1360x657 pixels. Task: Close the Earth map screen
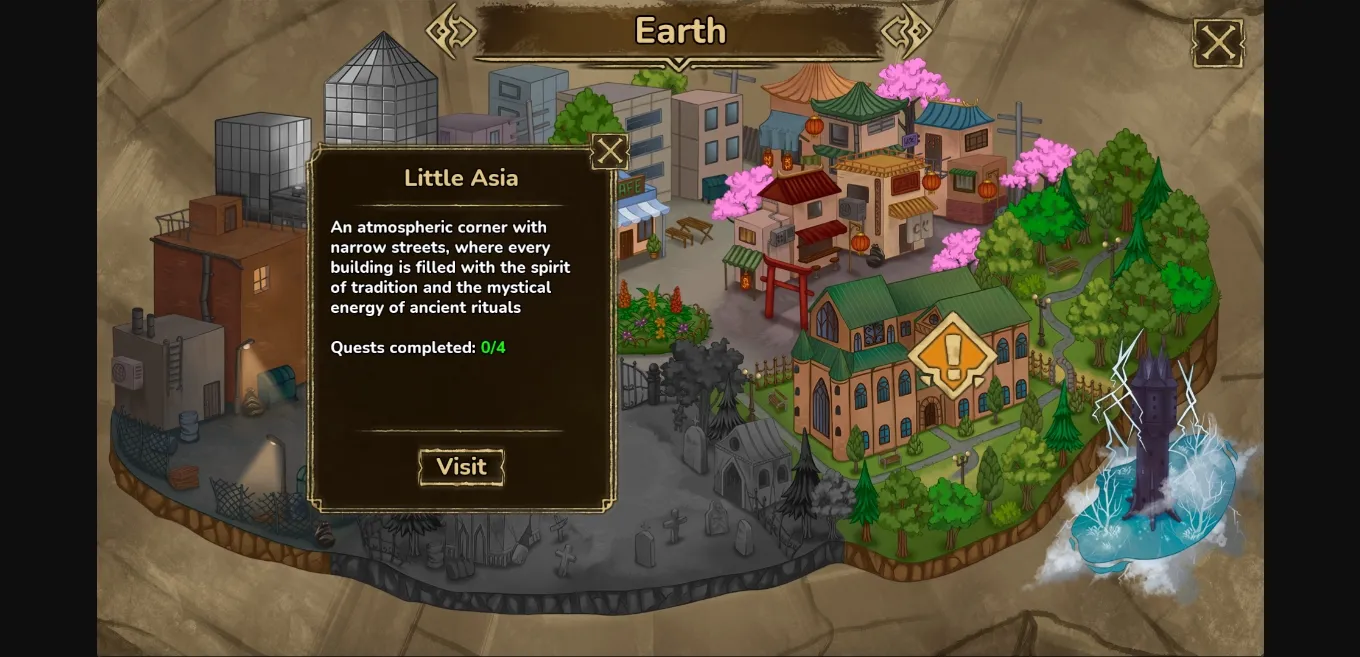(x=1217, y=43)
